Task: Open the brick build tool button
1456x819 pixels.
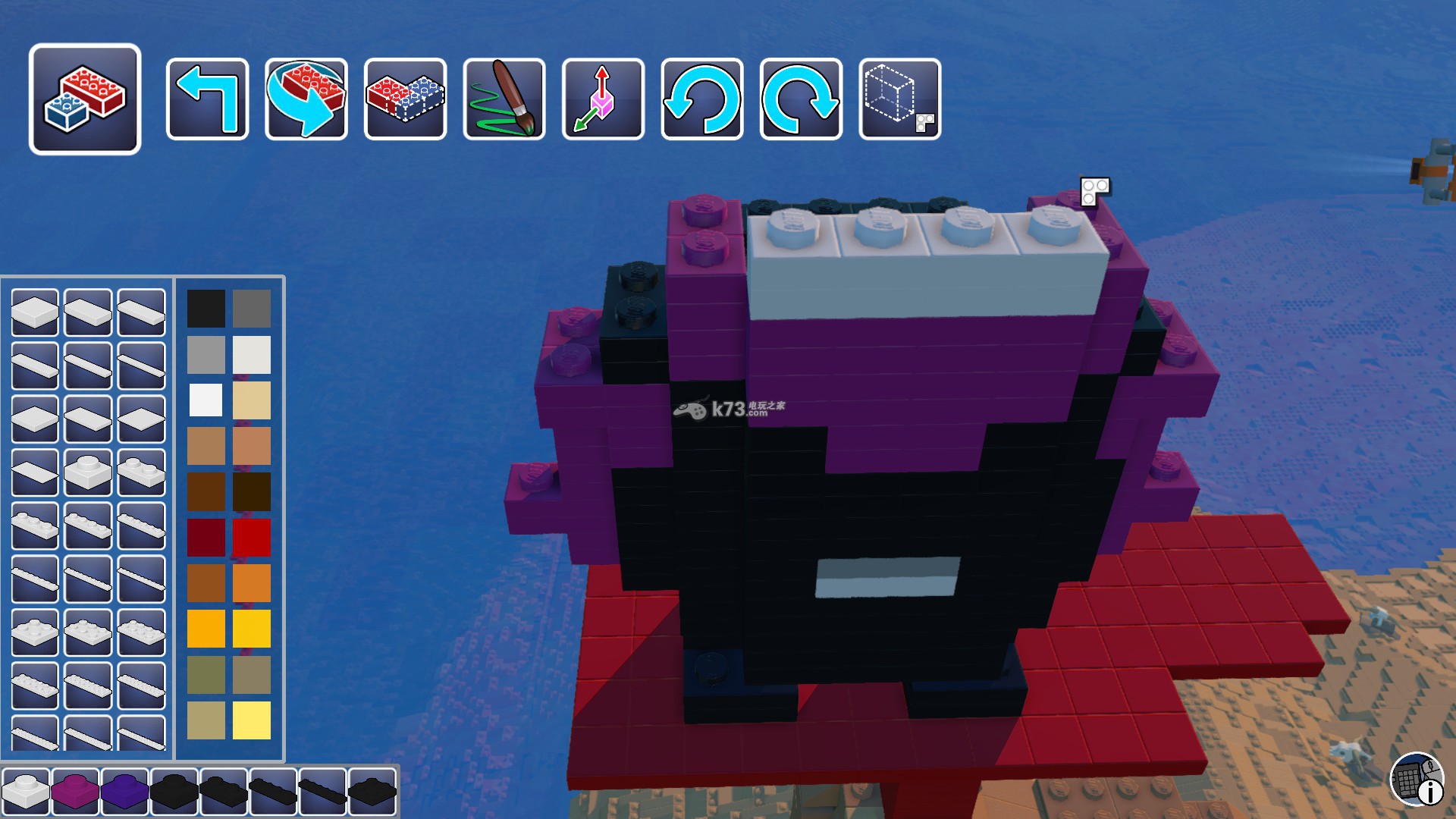Action: (x=85, y=99)
